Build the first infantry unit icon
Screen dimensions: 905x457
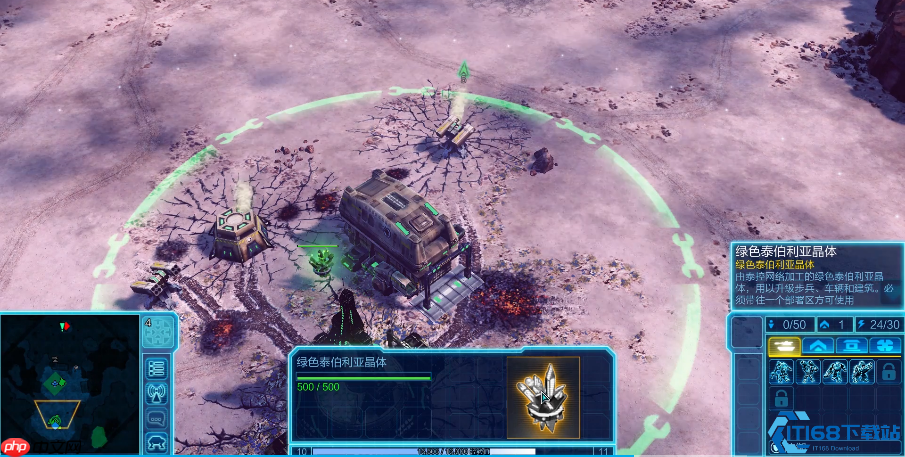coord(780,372)
